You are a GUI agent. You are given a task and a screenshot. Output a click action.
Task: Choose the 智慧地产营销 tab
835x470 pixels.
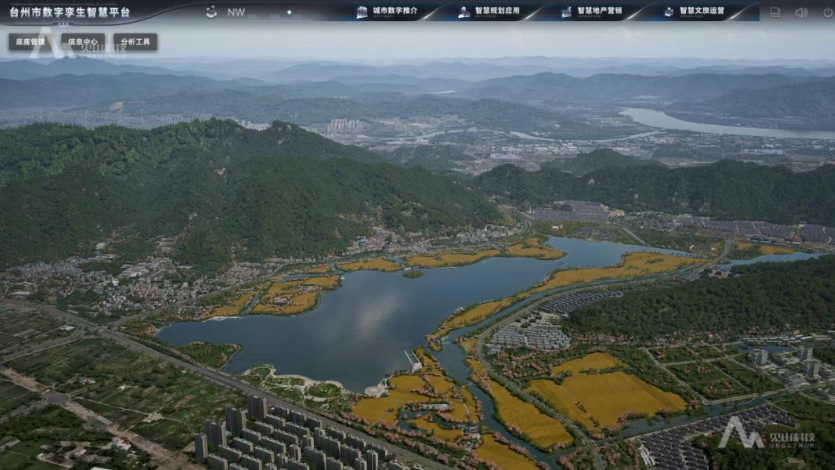tap(592, 12)
